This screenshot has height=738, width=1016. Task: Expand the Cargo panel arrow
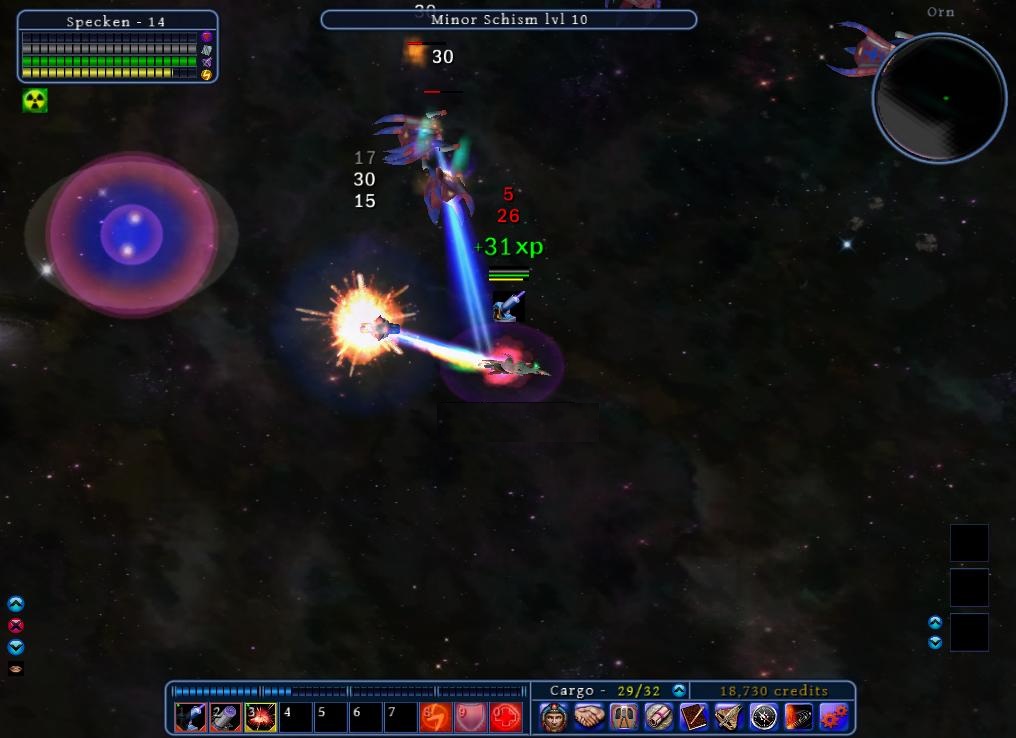click(x=679, y=691)
